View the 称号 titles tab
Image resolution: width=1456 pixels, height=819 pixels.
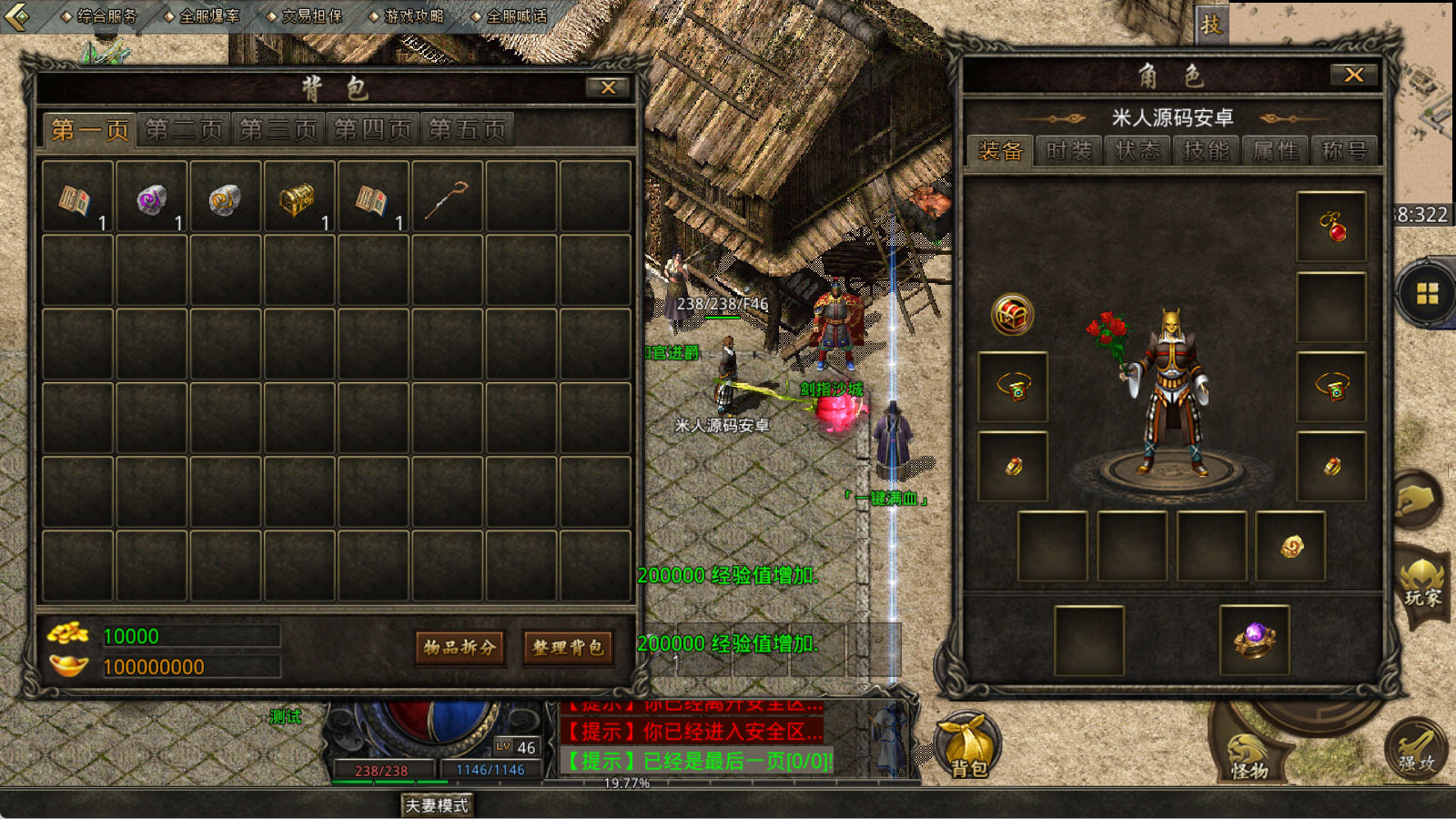(1344, 151)
